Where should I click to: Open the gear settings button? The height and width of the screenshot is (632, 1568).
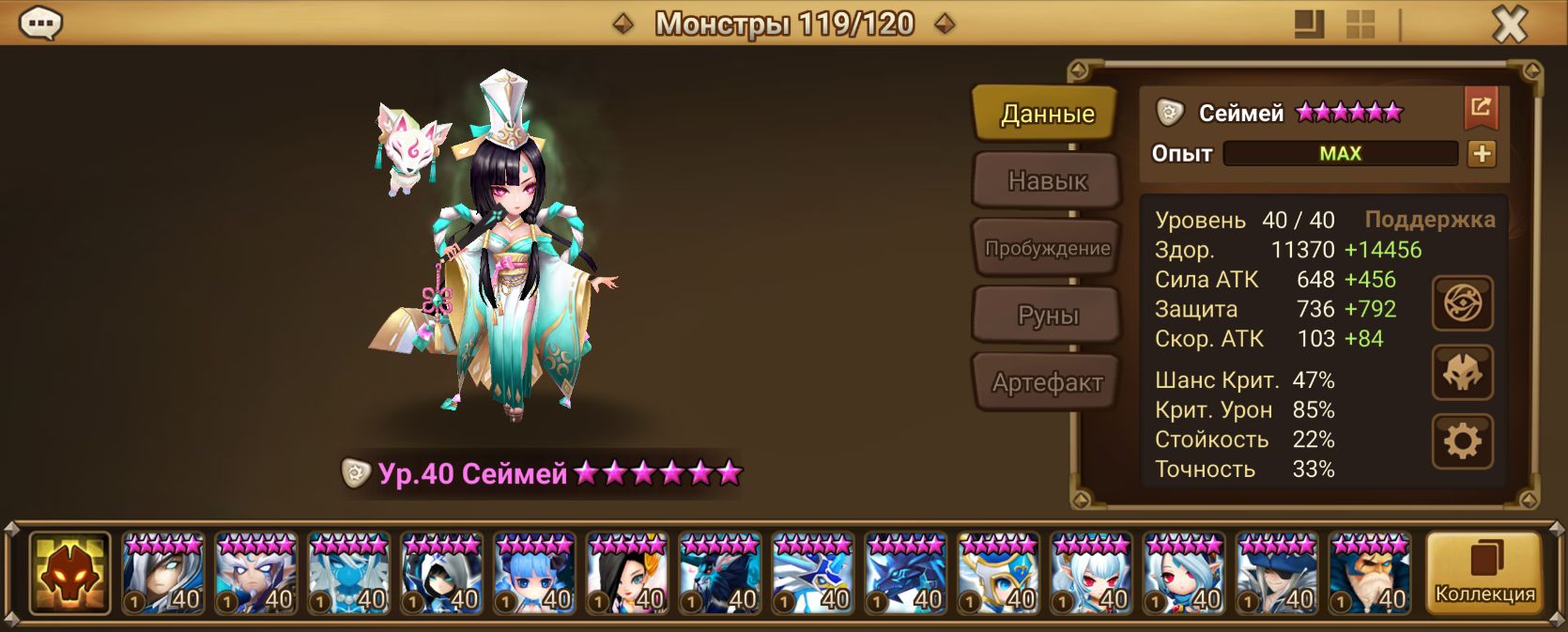tap(1462, 441)
